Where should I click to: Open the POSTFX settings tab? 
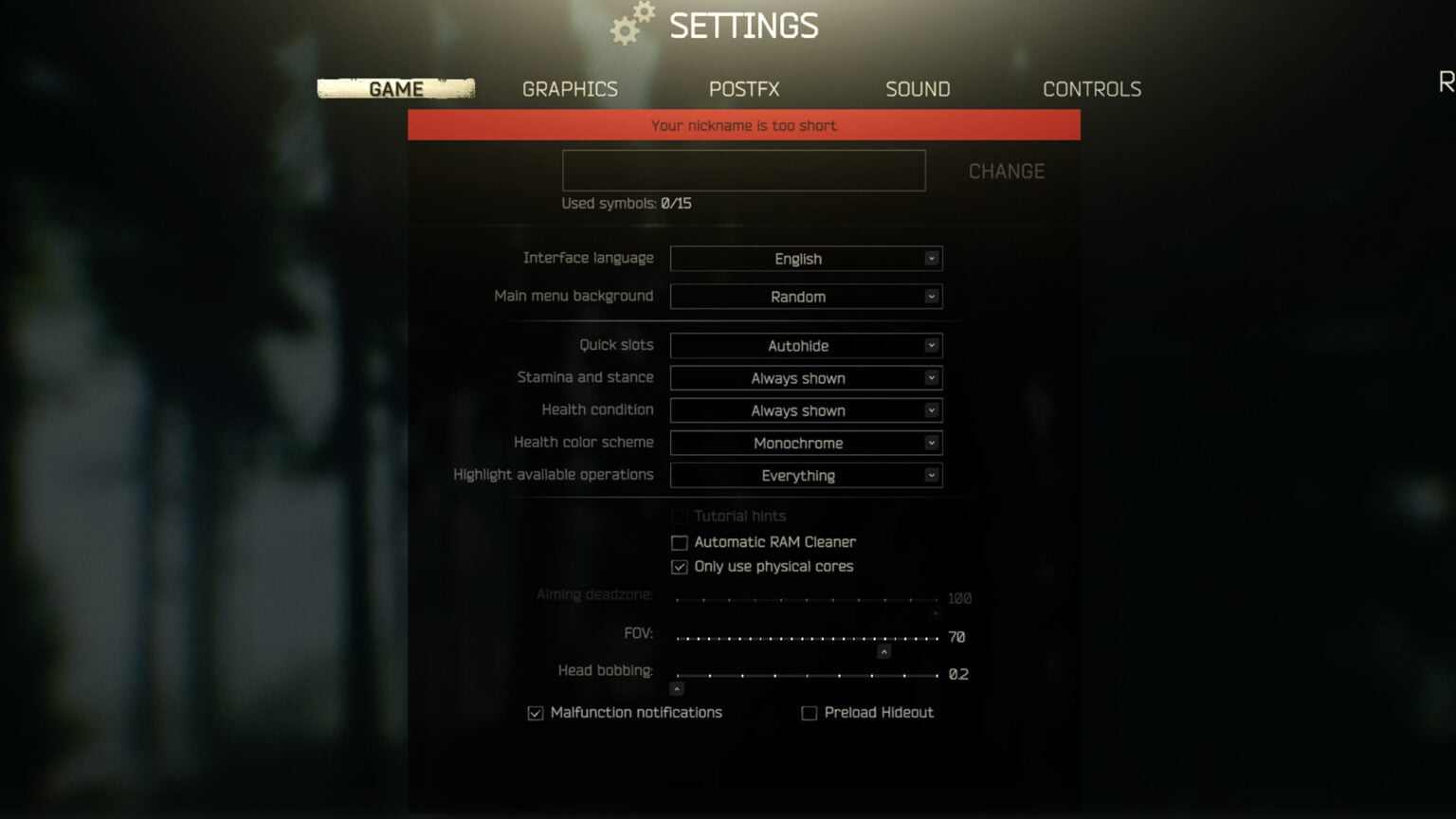743,88
